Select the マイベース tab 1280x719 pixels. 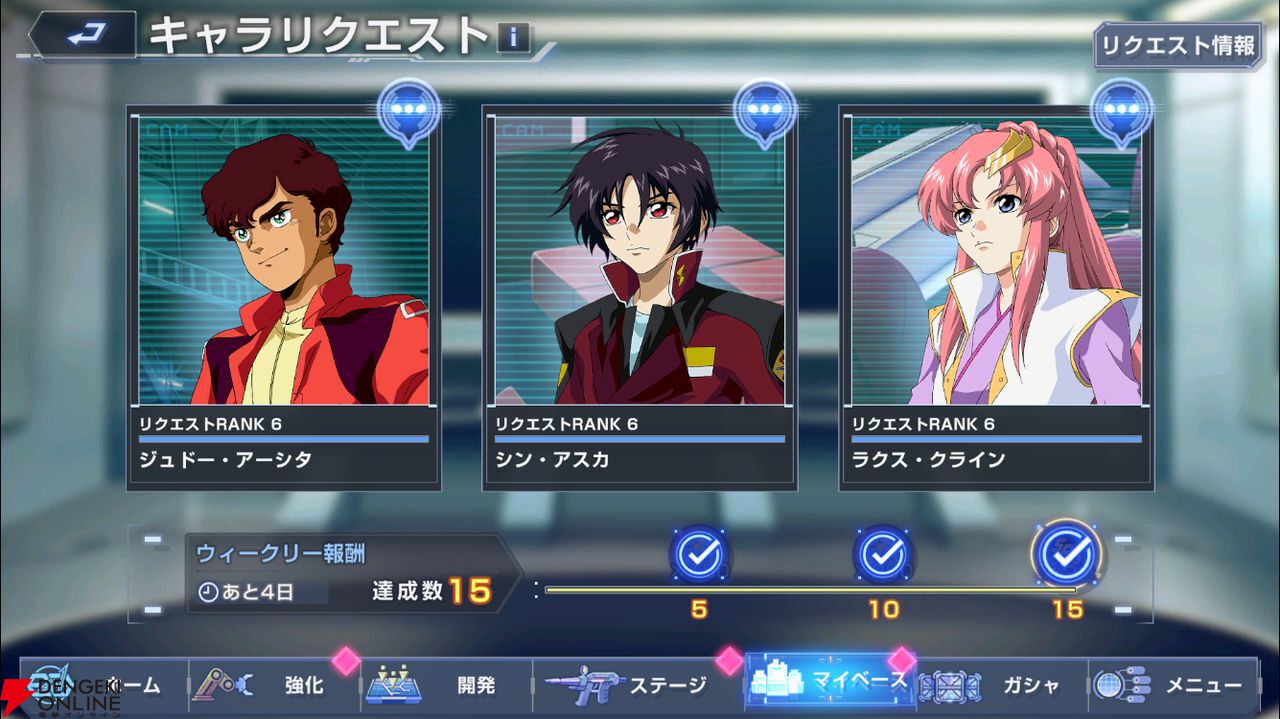pos(828,682)
